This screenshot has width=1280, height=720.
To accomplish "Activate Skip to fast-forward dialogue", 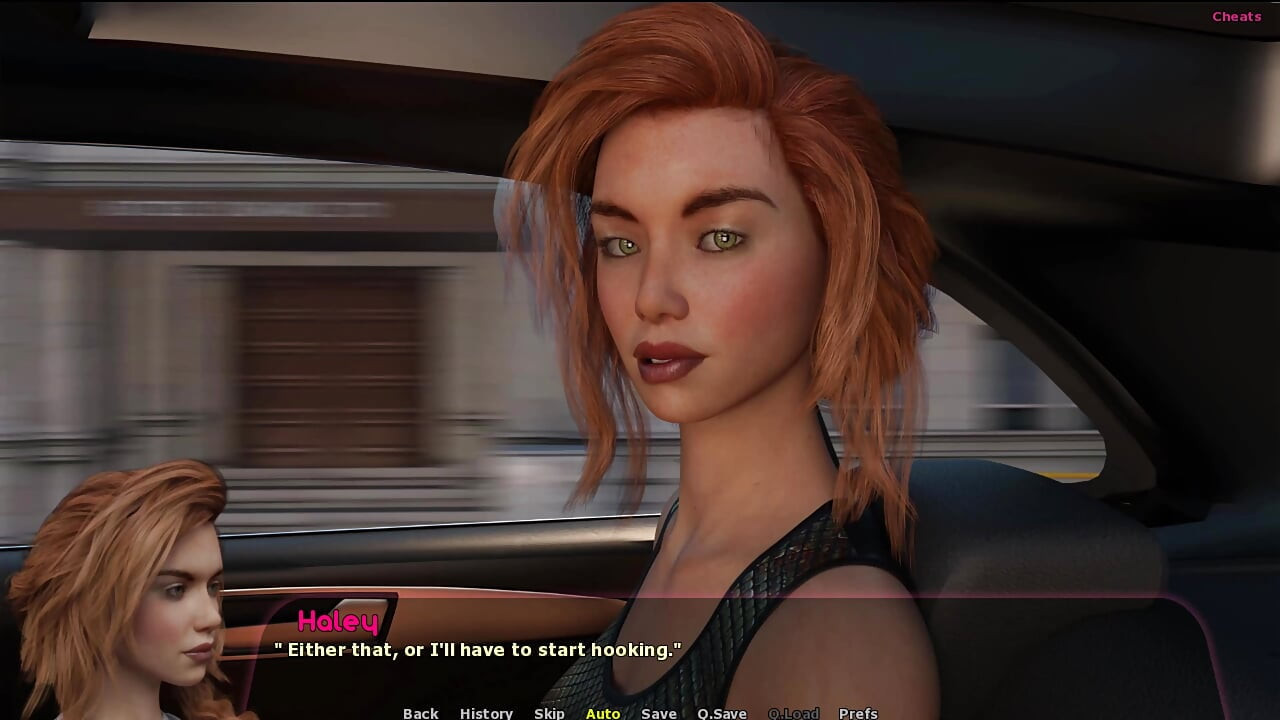I will 549,713.
